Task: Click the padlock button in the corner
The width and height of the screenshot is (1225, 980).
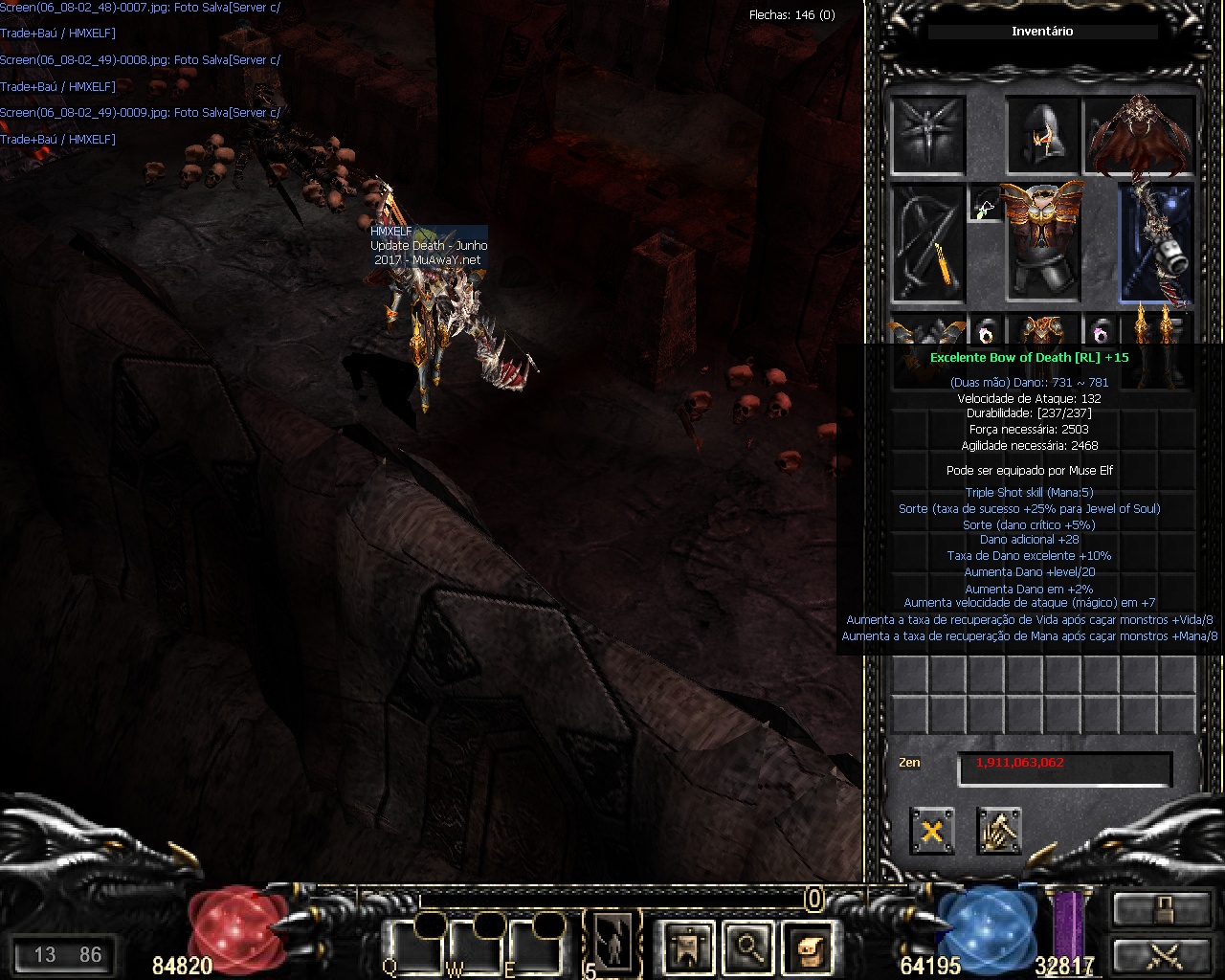Action: click(1161, 908)
